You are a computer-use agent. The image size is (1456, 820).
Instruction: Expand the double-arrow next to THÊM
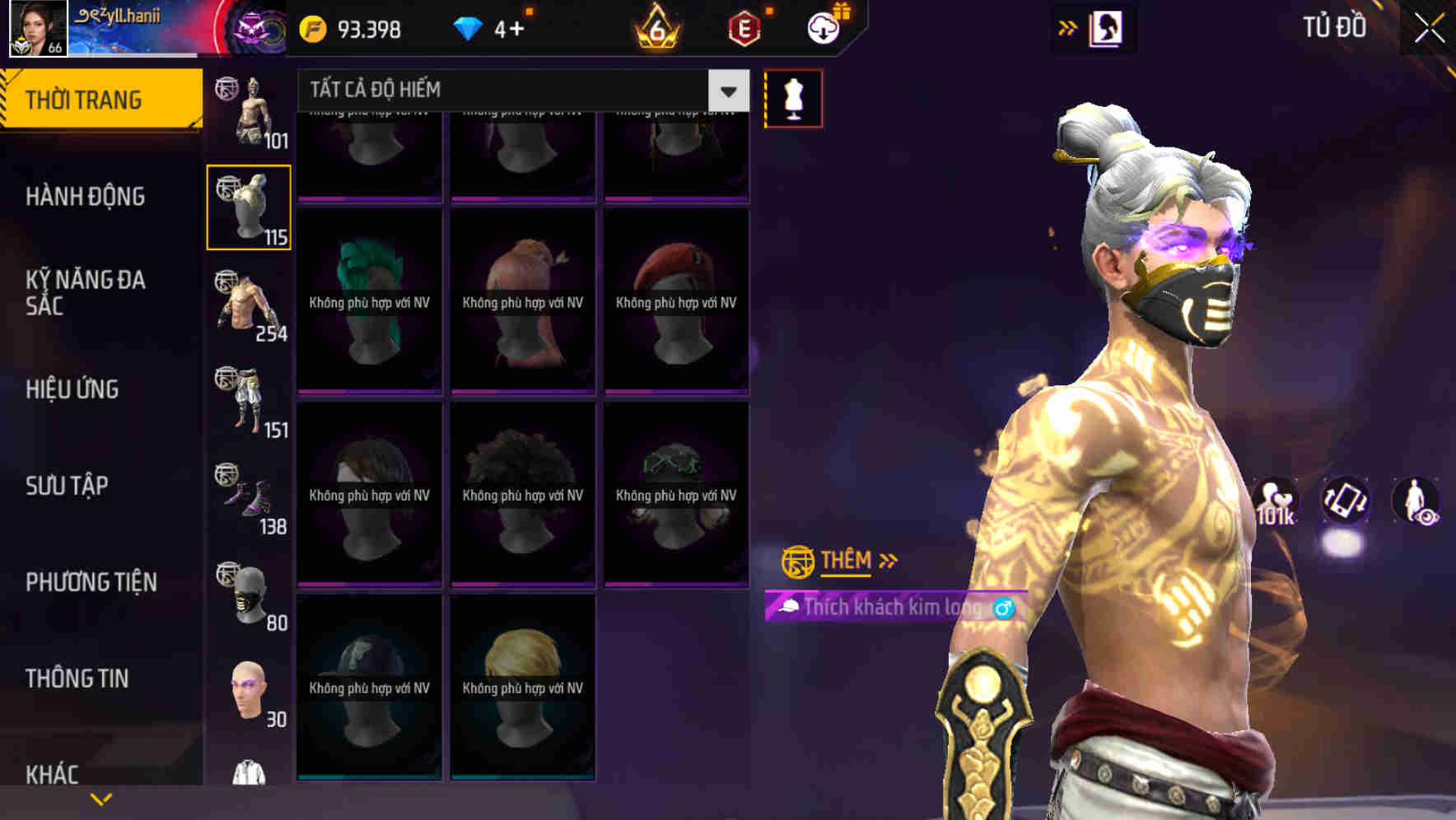tap(887, 560)
